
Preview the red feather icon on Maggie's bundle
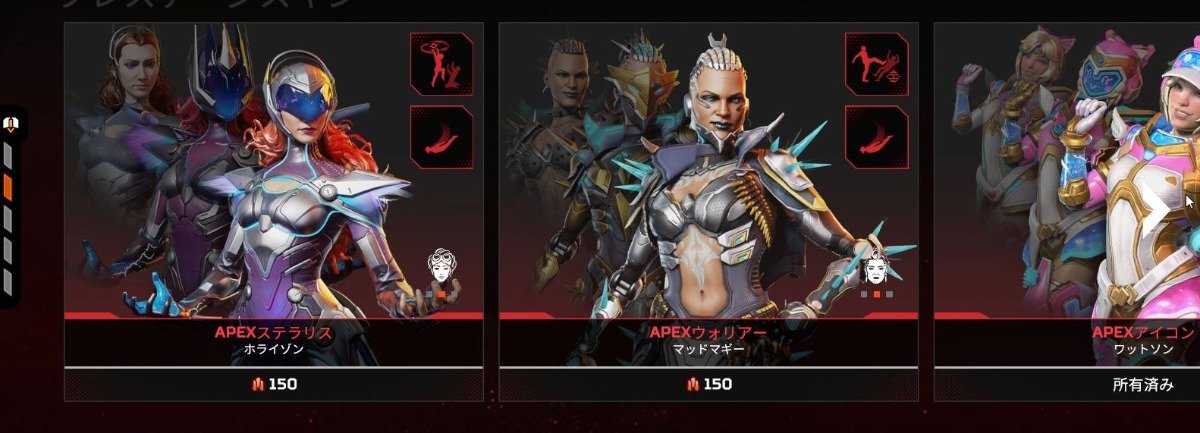click(876, 136)
